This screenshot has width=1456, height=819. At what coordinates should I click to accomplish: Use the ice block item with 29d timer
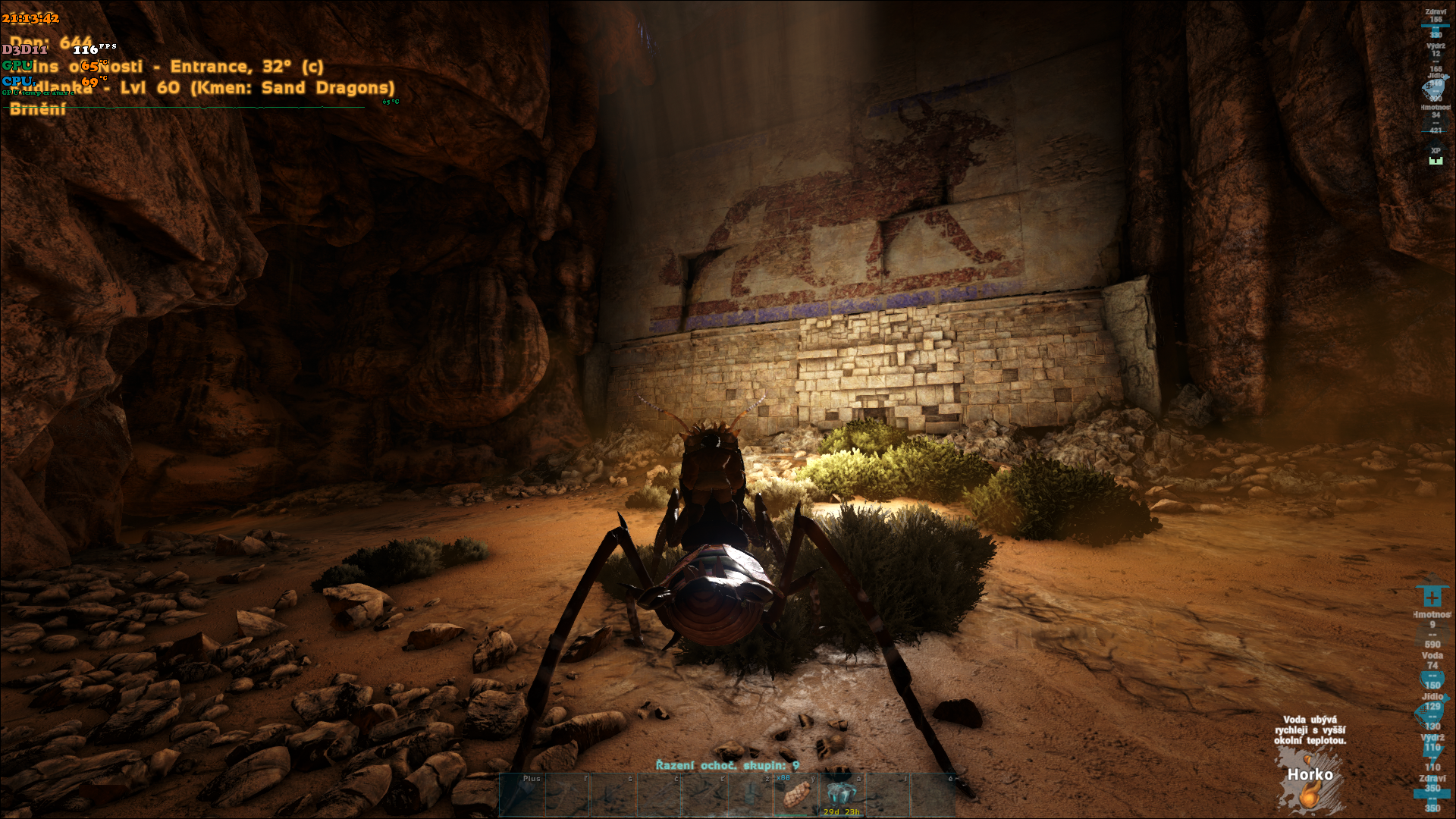[x=840, y=794]
